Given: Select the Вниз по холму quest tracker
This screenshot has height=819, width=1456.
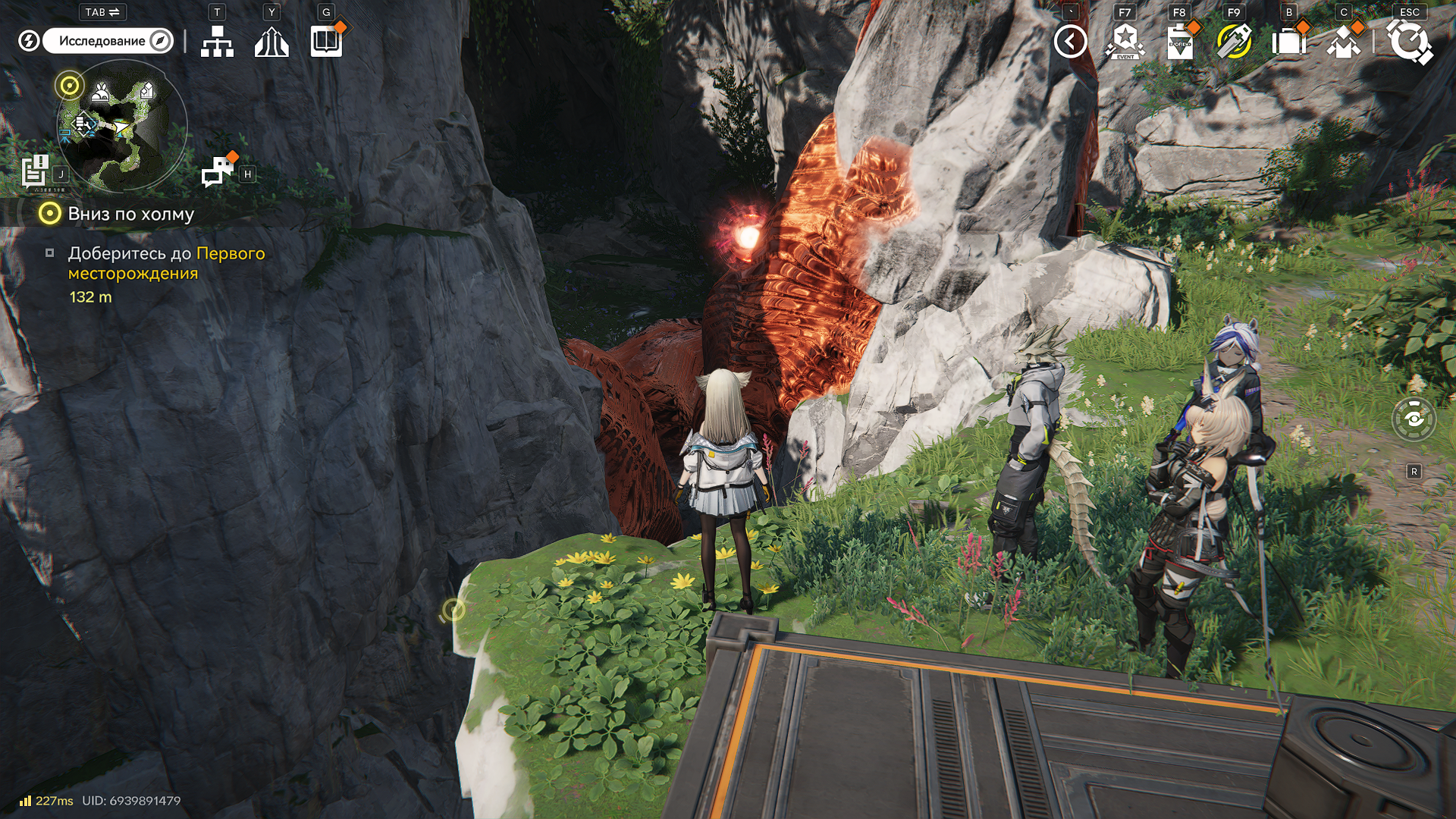Looking at the screenshot, I should 130,214.
